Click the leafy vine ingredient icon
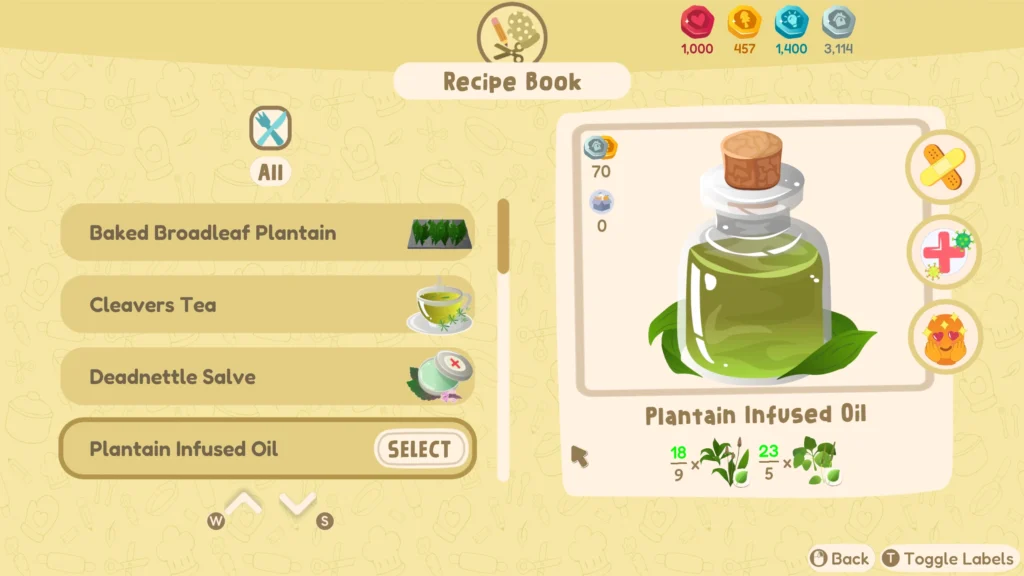Screen dimensions: 1024x576 813,462
